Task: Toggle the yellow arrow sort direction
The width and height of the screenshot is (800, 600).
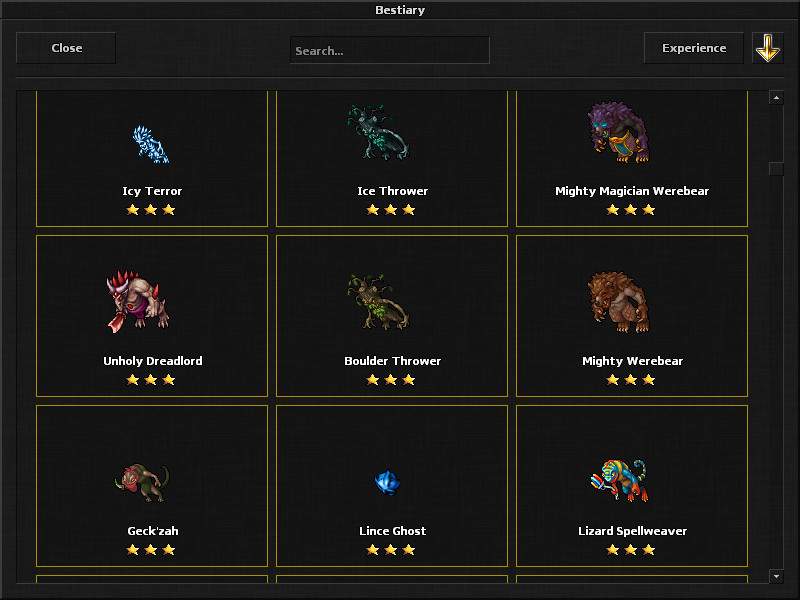Action: [x=767, y=48]
